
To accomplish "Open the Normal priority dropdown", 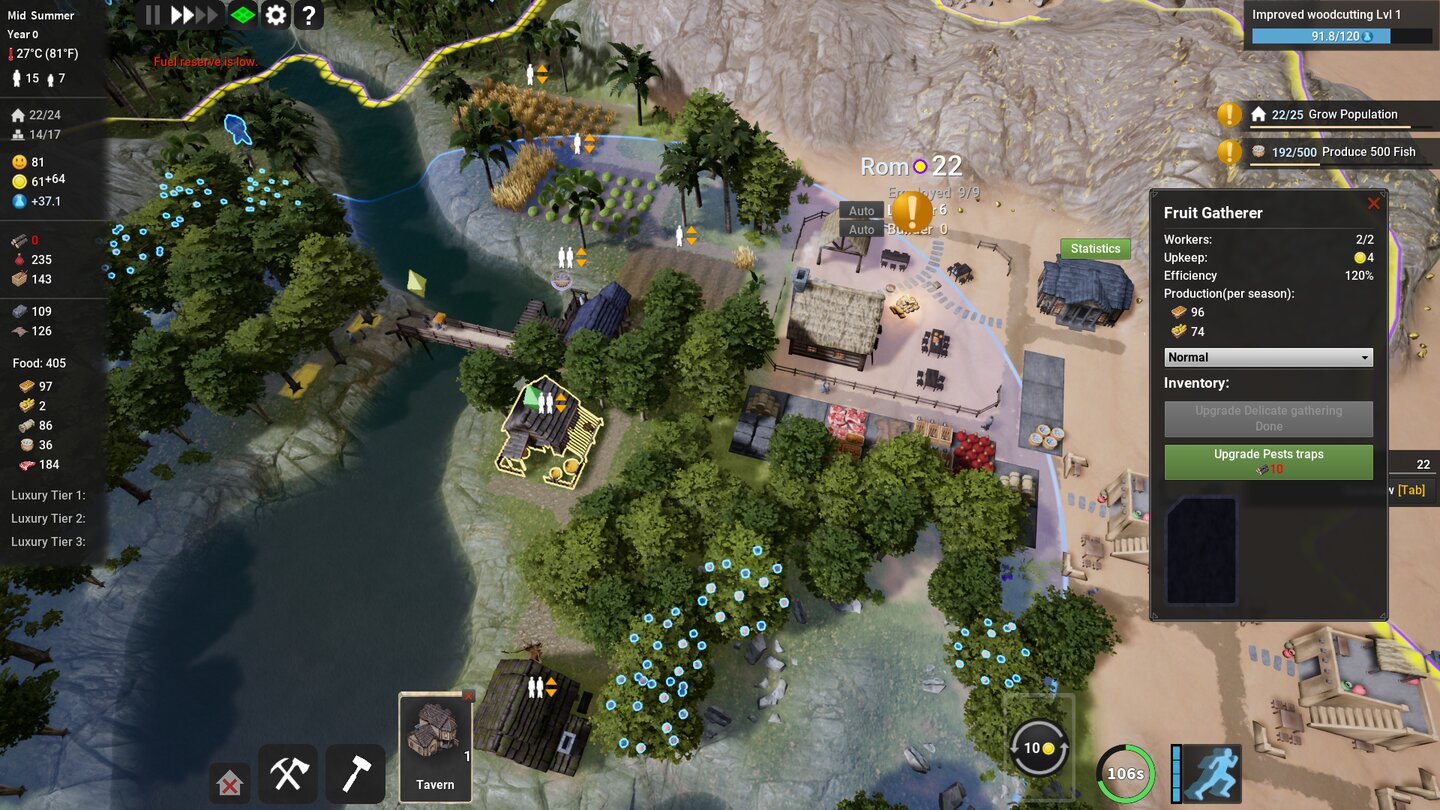I will [1268, 357].
